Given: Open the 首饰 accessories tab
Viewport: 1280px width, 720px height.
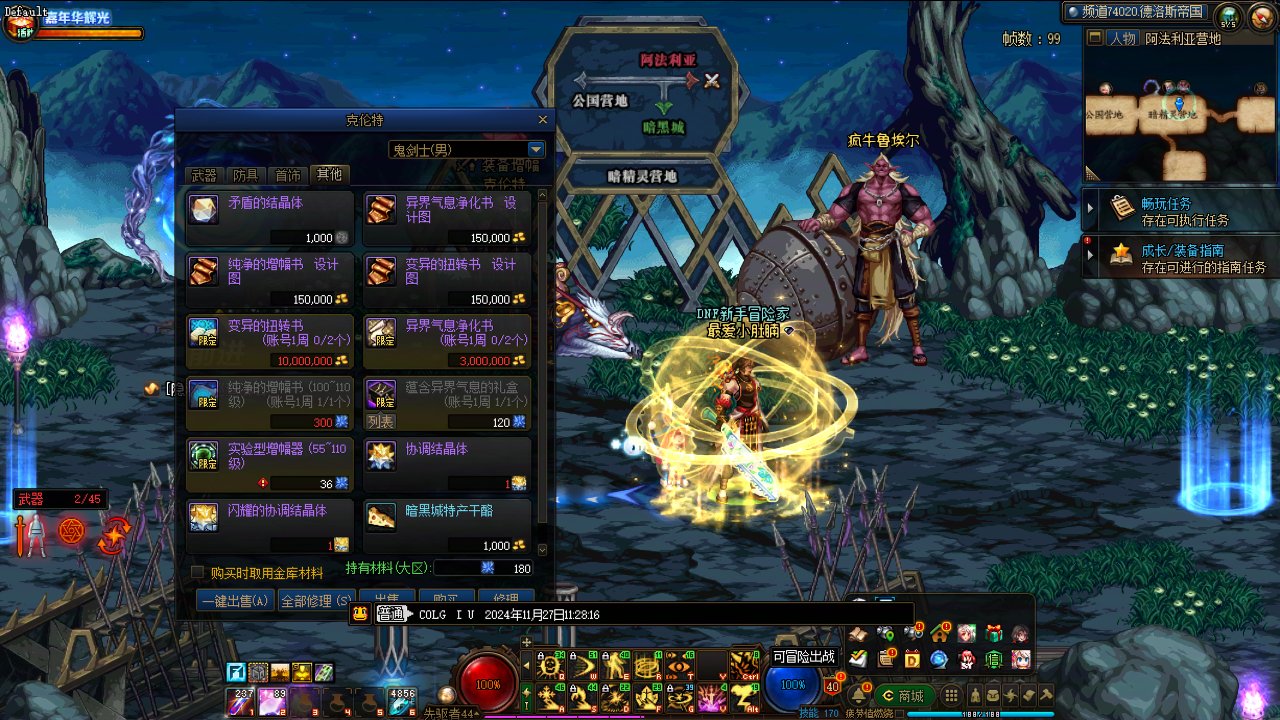Looking at the screenshot, I should pos(288,175).
